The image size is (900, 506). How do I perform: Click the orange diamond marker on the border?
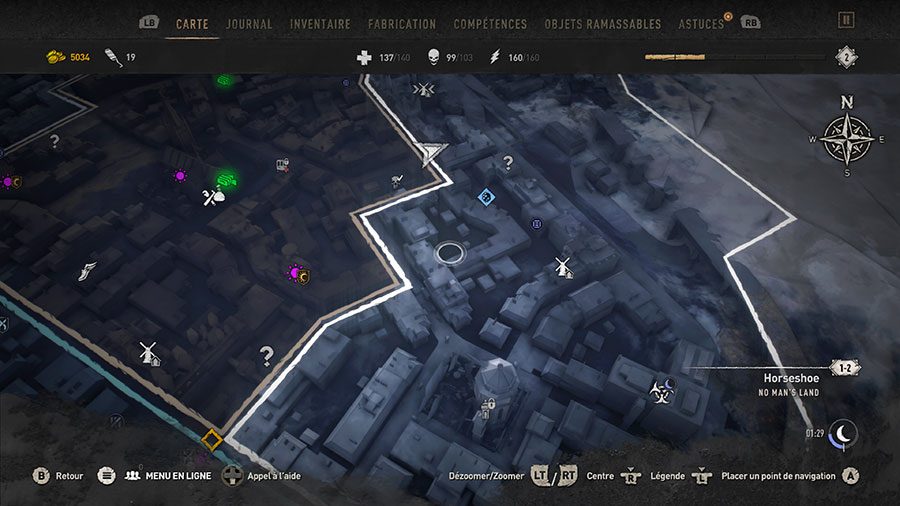tap(211, 439)
